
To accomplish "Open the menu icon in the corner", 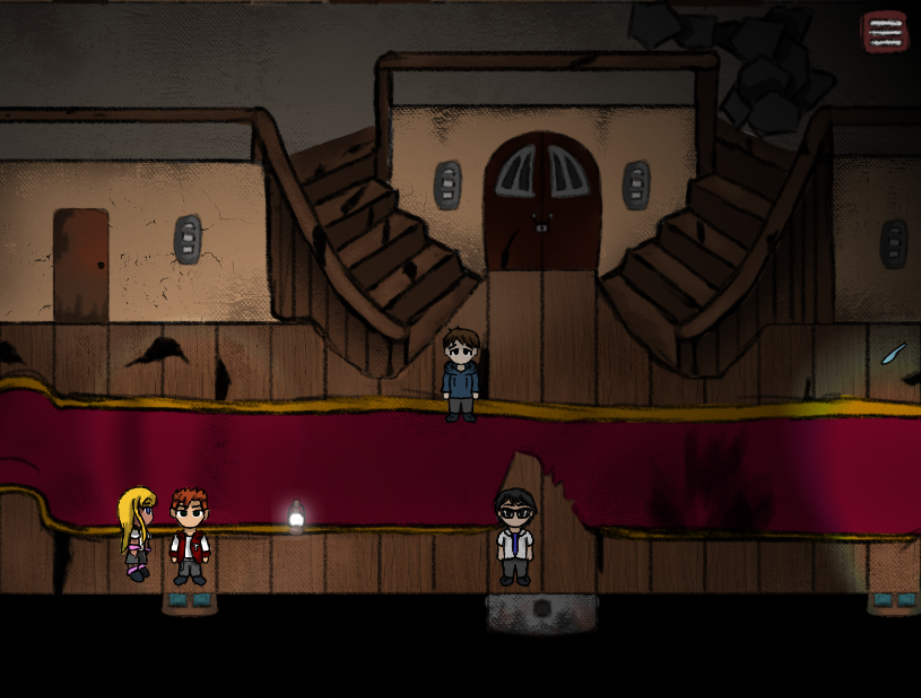I will coord(884,31).
